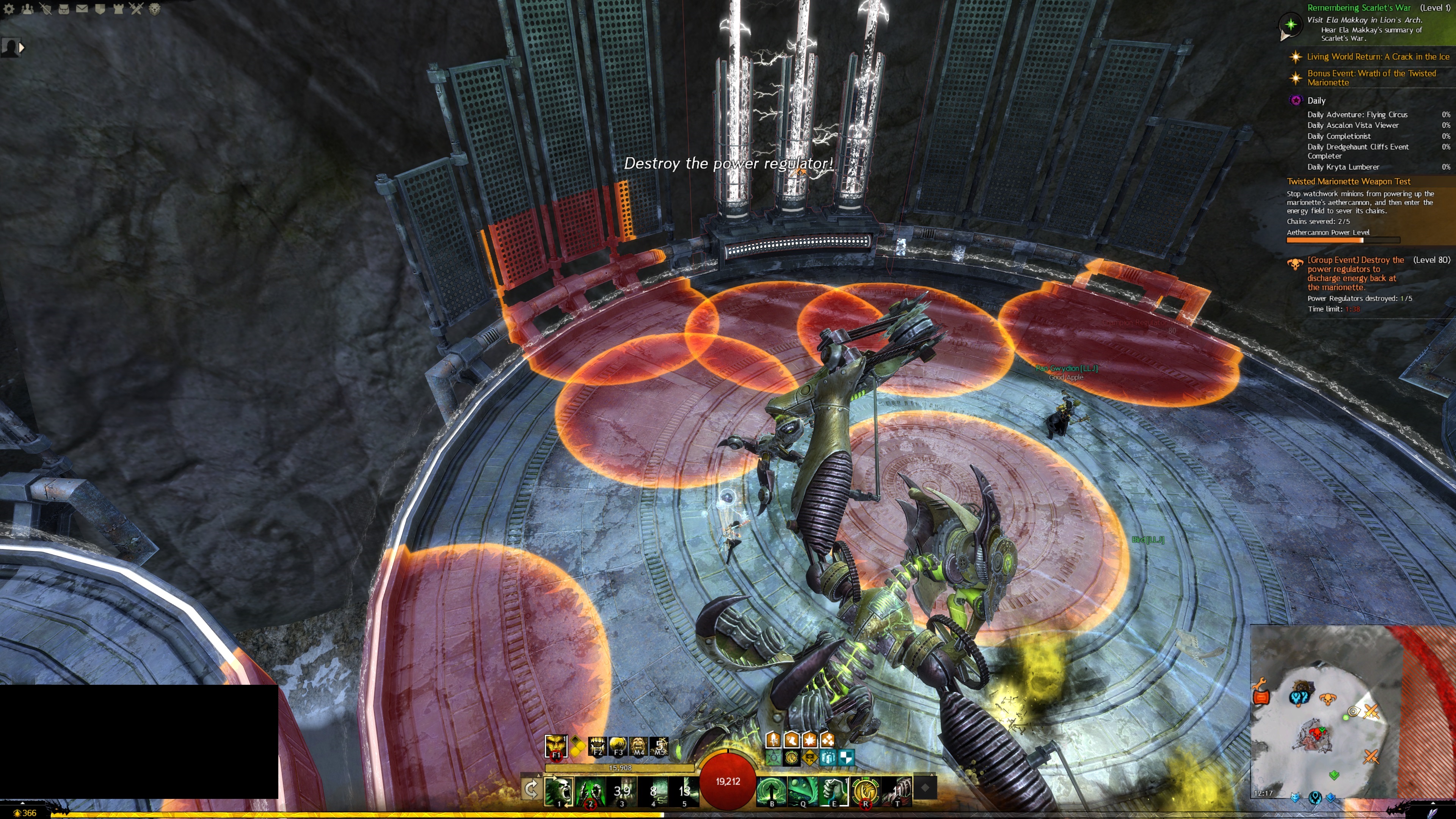The width and height of the screenshot is (1456, 819).
Task: Open the PvP crossed swords icon
Action: pos(136,9)
